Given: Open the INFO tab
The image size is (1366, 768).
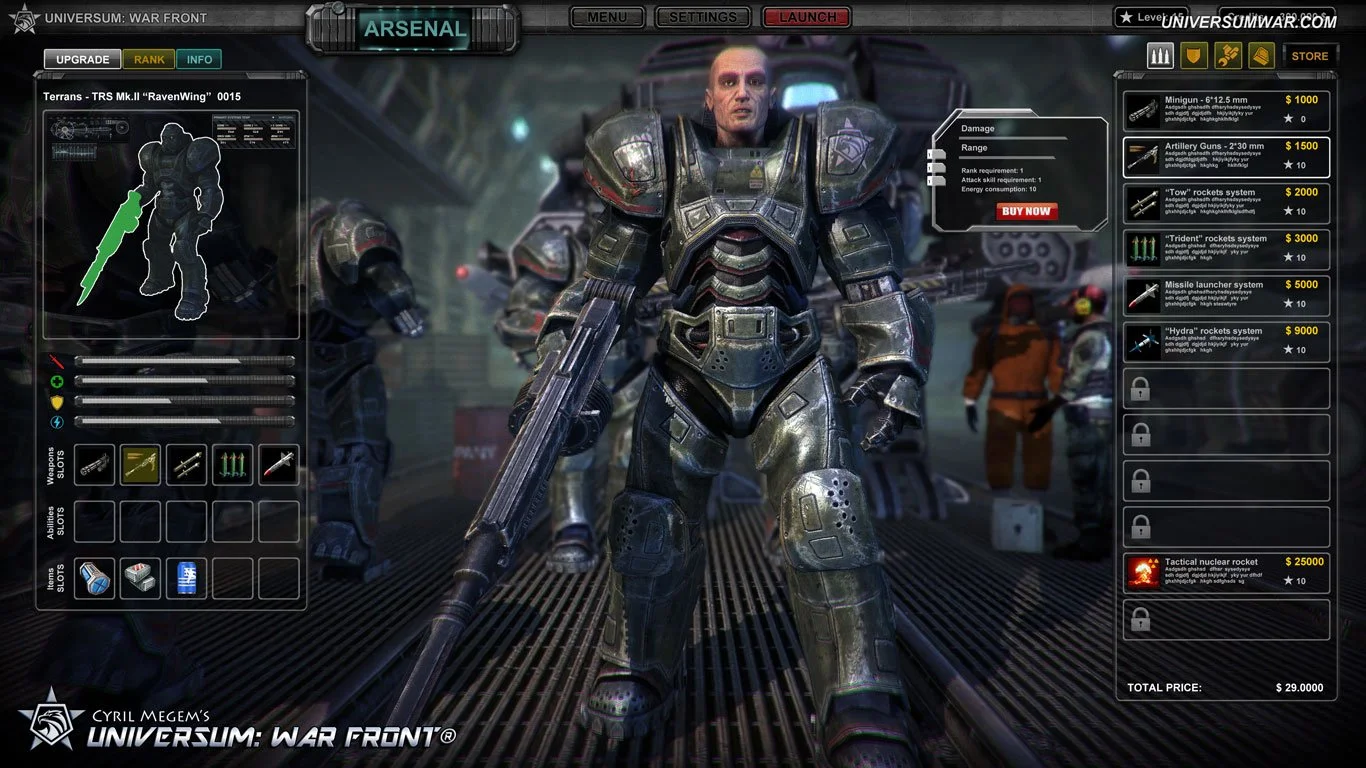Looking at the screenshot, I should click(199, 59).
